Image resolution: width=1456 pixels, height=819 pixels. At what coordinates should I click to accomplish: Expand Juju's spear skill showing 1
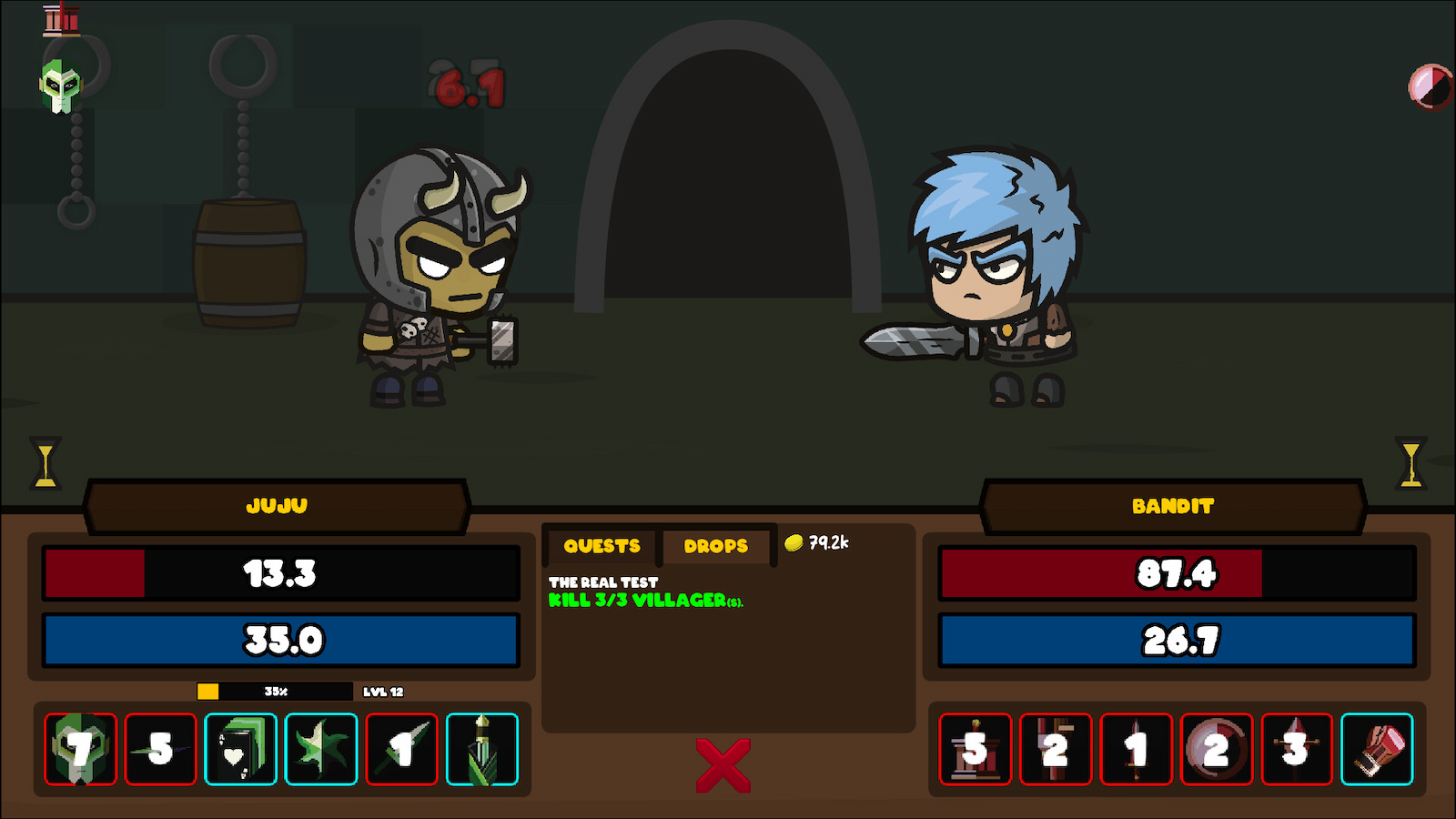pyautogui.click(x=401, y=751)
